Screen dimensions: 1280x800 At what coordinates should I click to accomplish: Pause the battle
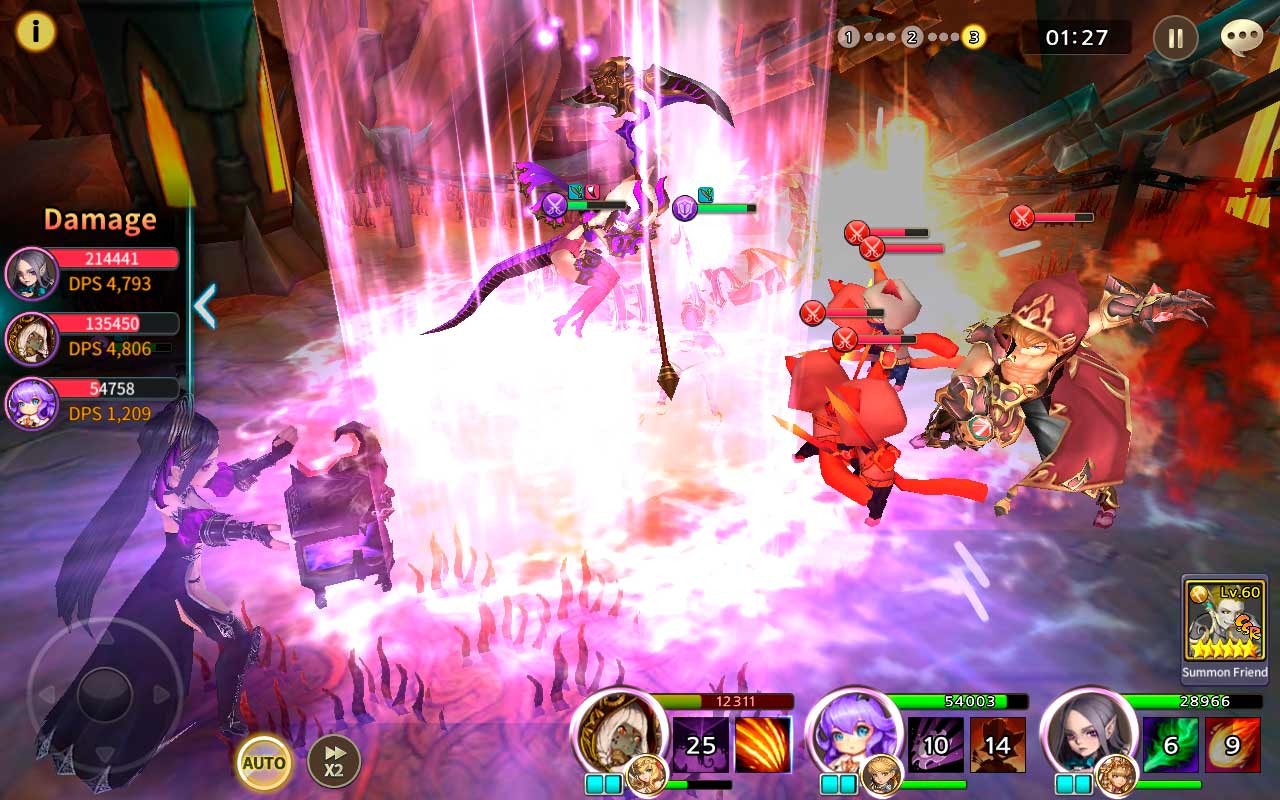pyautogui.click(x=1175, y=38)
